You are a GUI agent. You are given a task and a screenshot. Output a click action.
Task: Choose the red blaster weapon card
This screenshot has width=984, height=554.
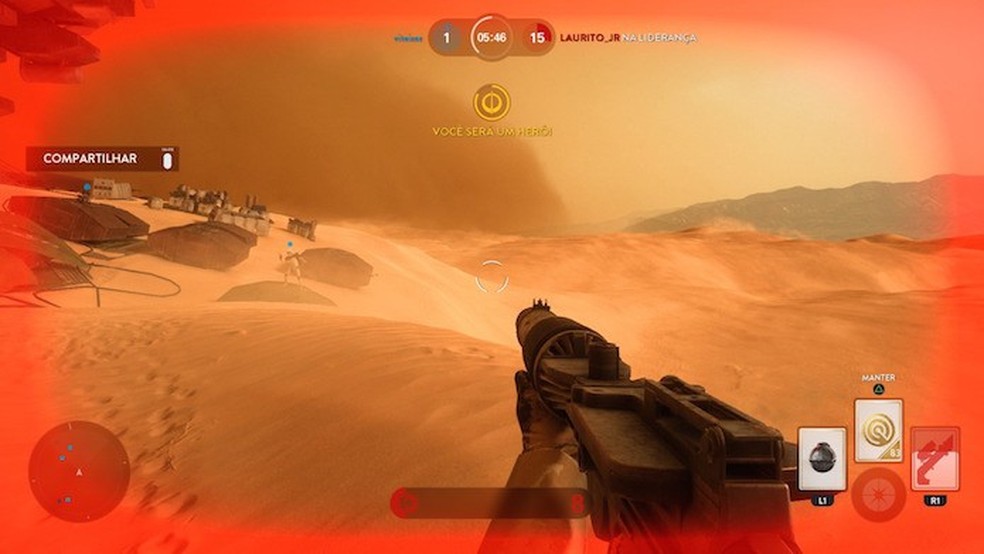[x=936, y=459]
